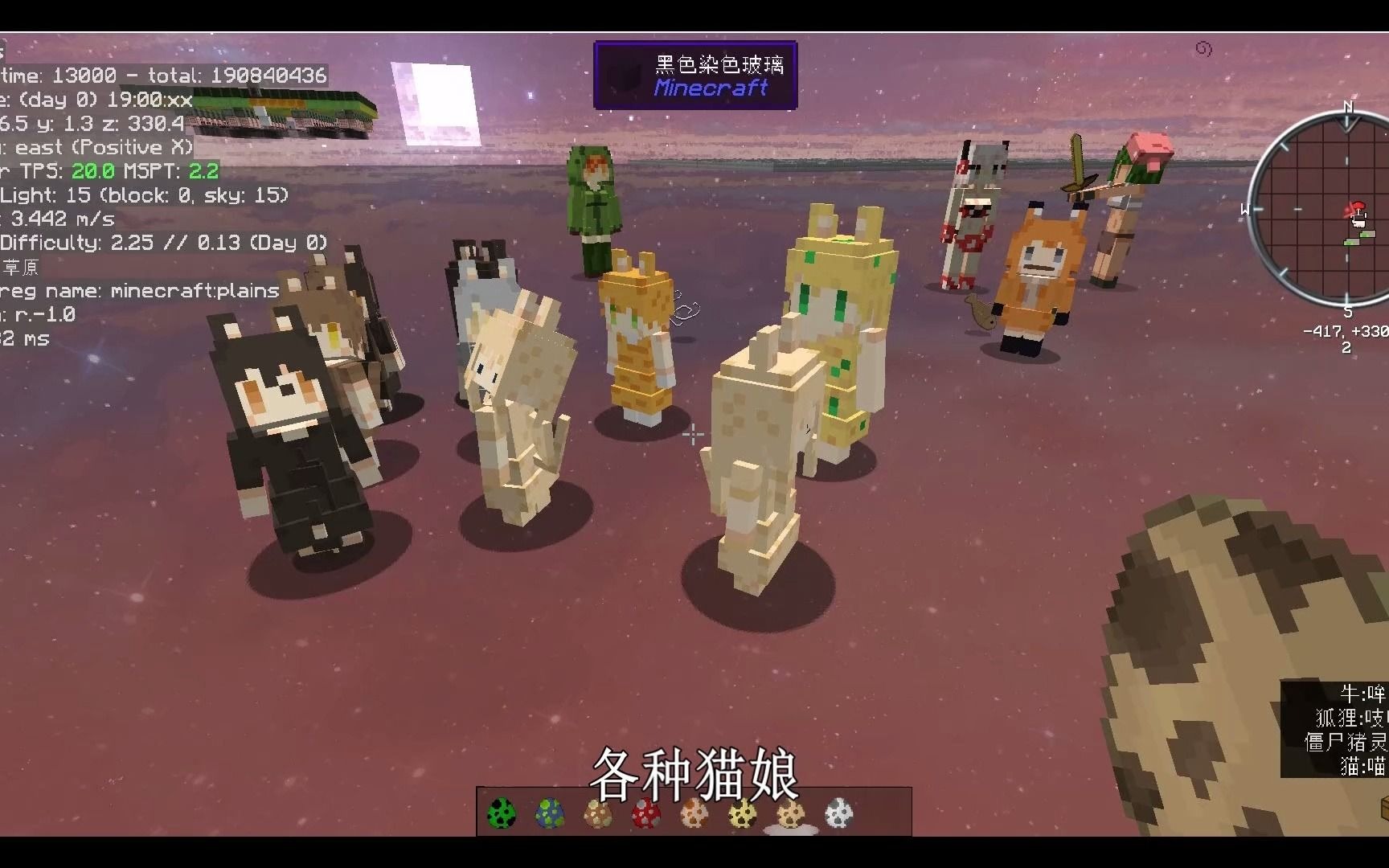This screenshot has width=1389, height=868.
Task: Select the green spawn egg in the hotbar
Action: click(501, 813)
